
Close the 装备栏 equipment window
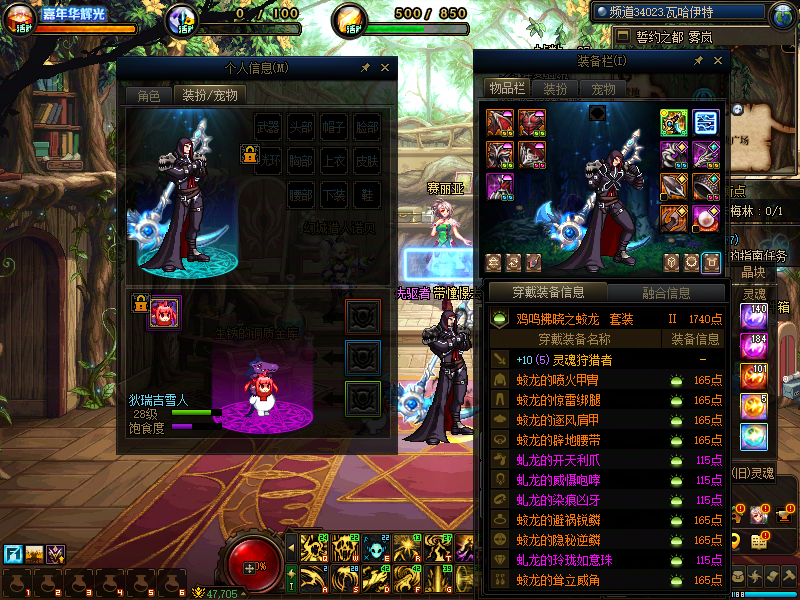[x=715, y=61]
